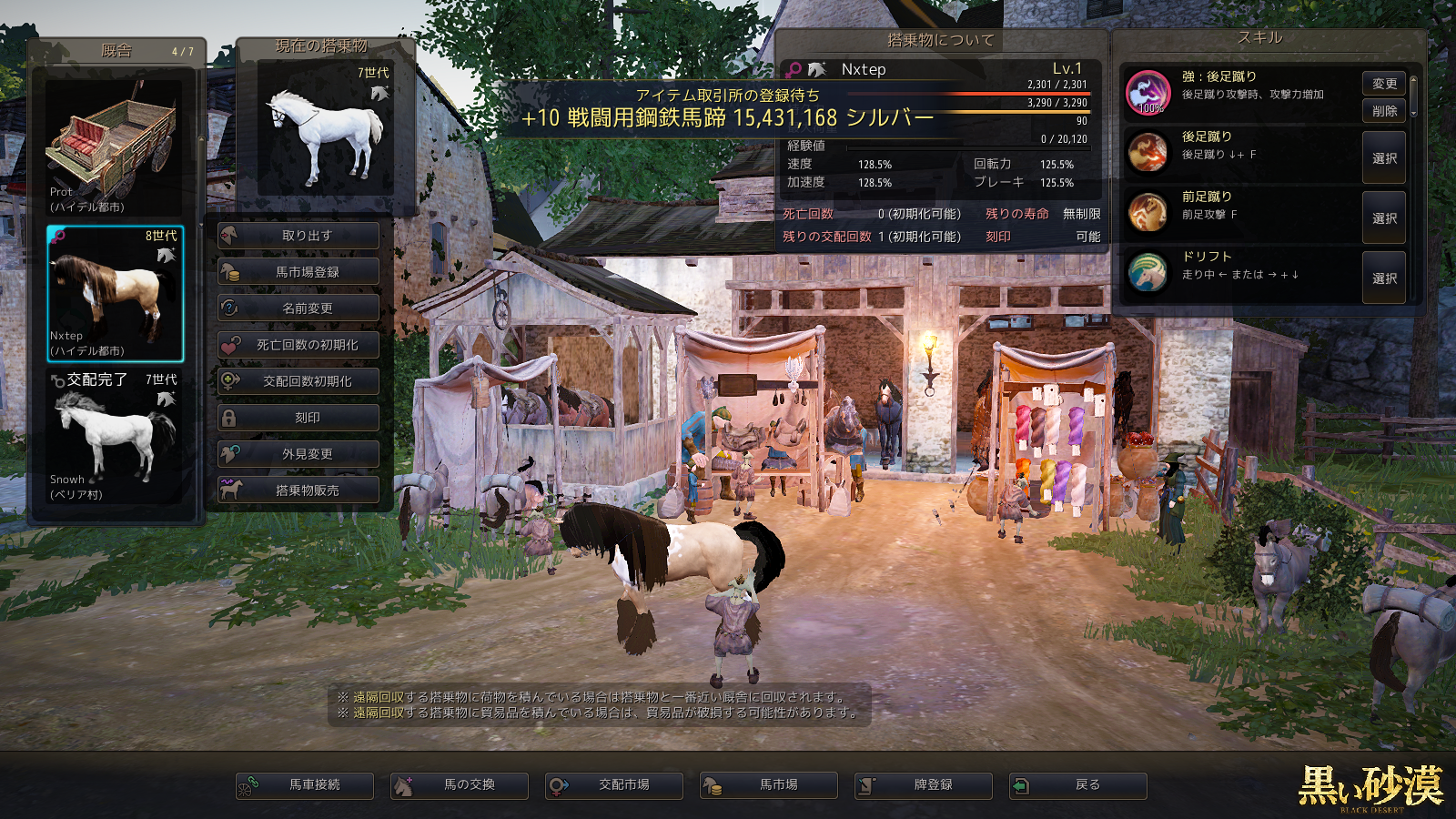Screen dimensions: 1456x819
Task: Delete the 強：後足蹴り skill with 削除
Action: click(1384, 111)
